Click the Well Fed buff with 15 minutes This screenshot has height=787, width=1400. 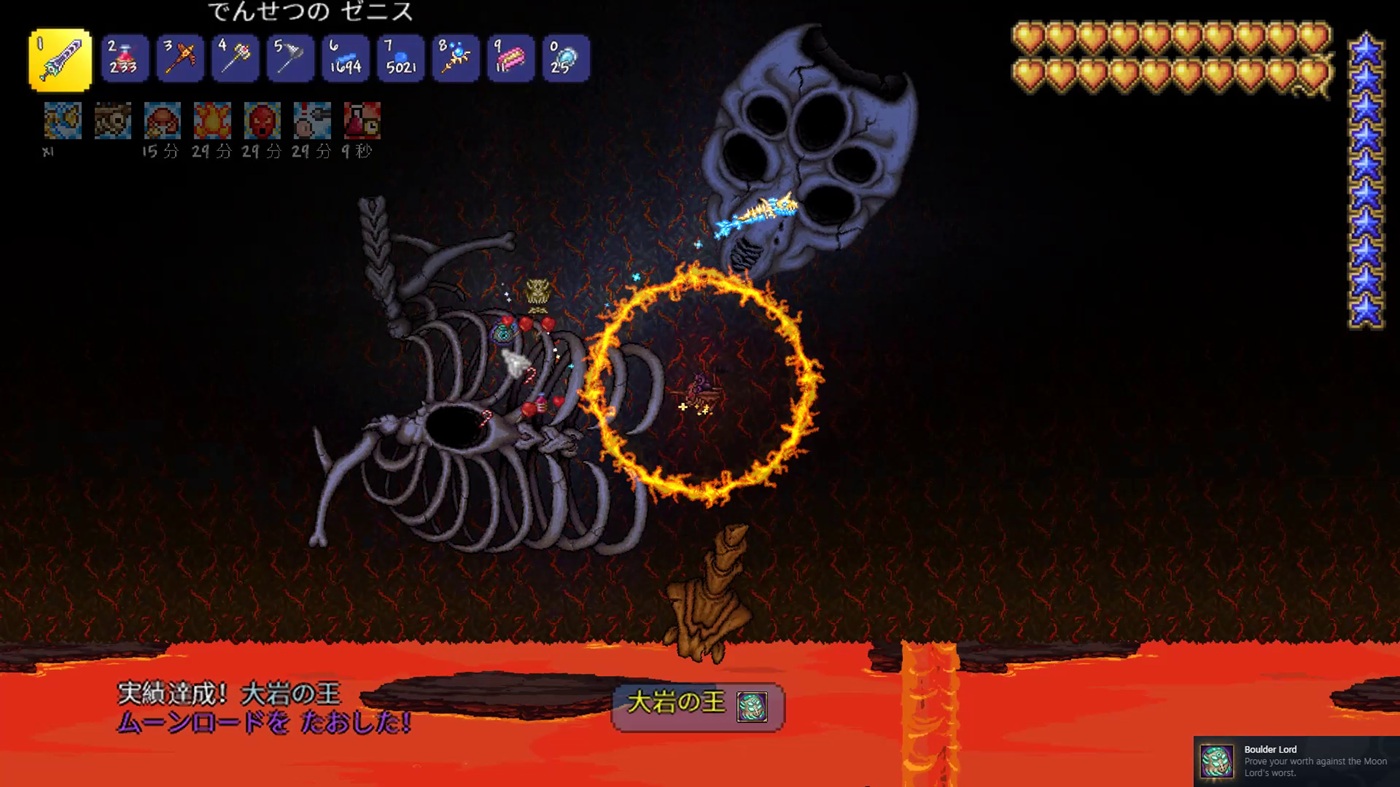tap(162, 121)
